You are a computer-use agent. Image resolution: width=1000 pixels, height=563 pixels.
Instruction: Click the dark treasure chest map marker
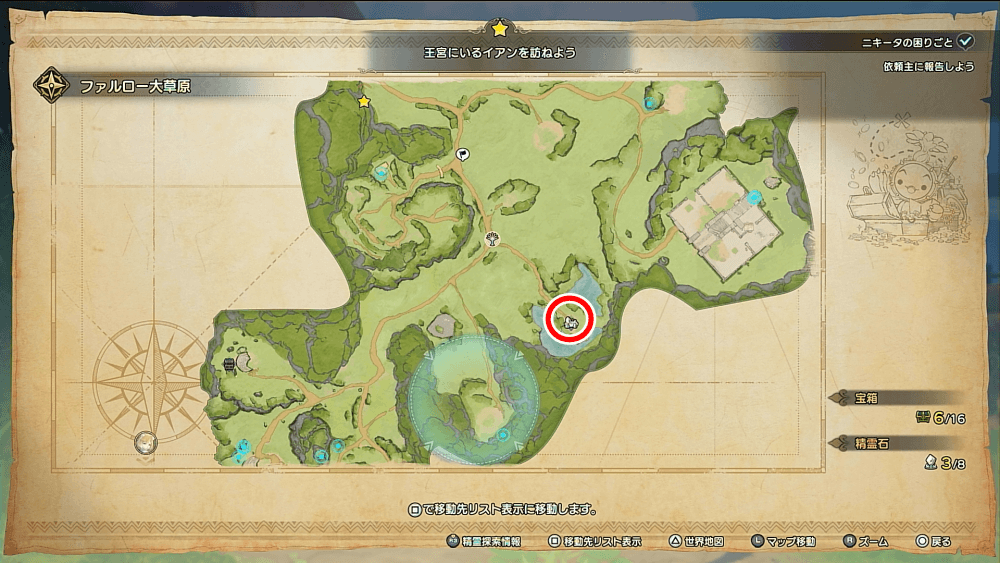click(230, 365)
